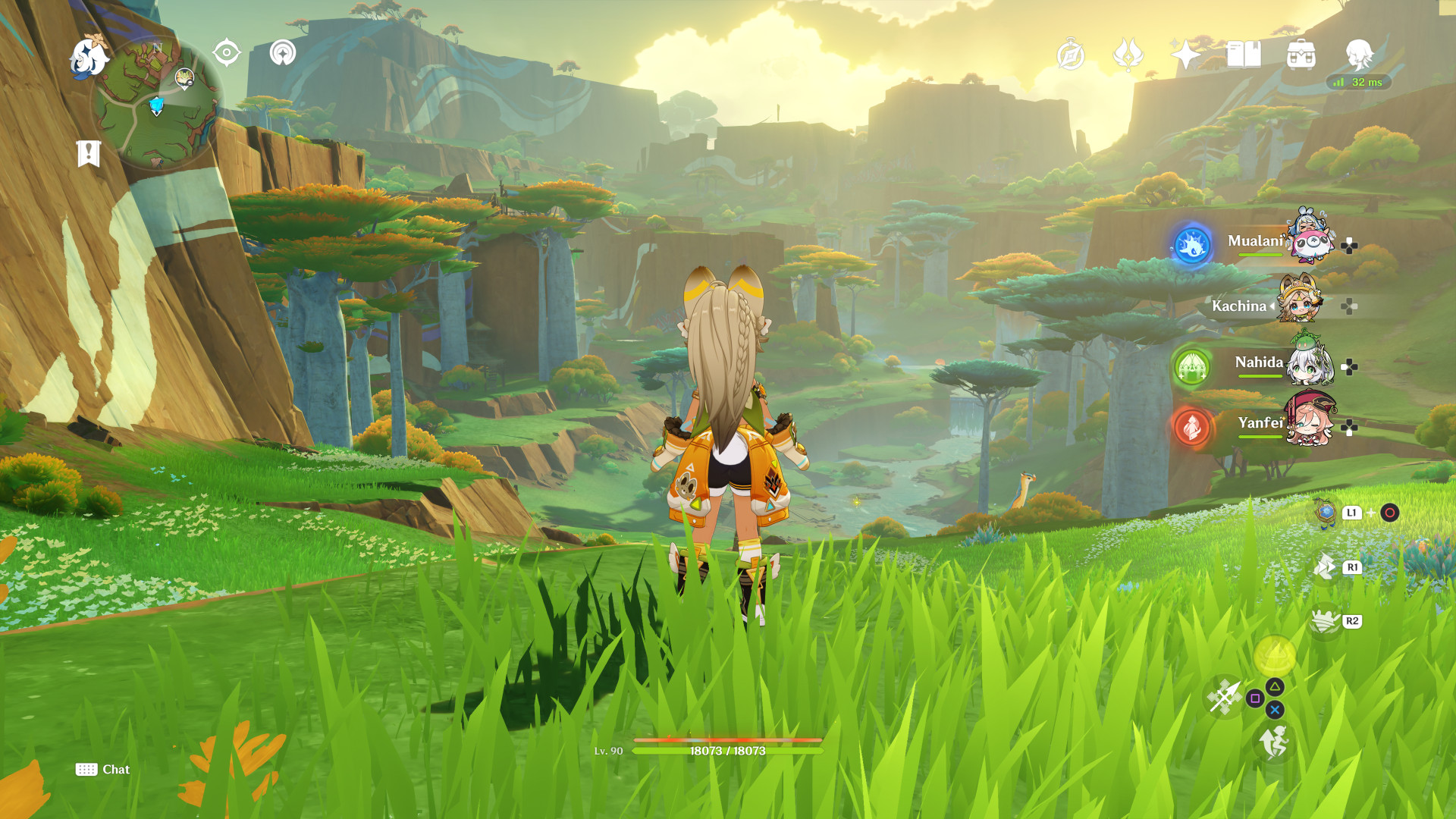
Task: Activate the sprint running-figure icon
Action: (x=1275, y=742)
